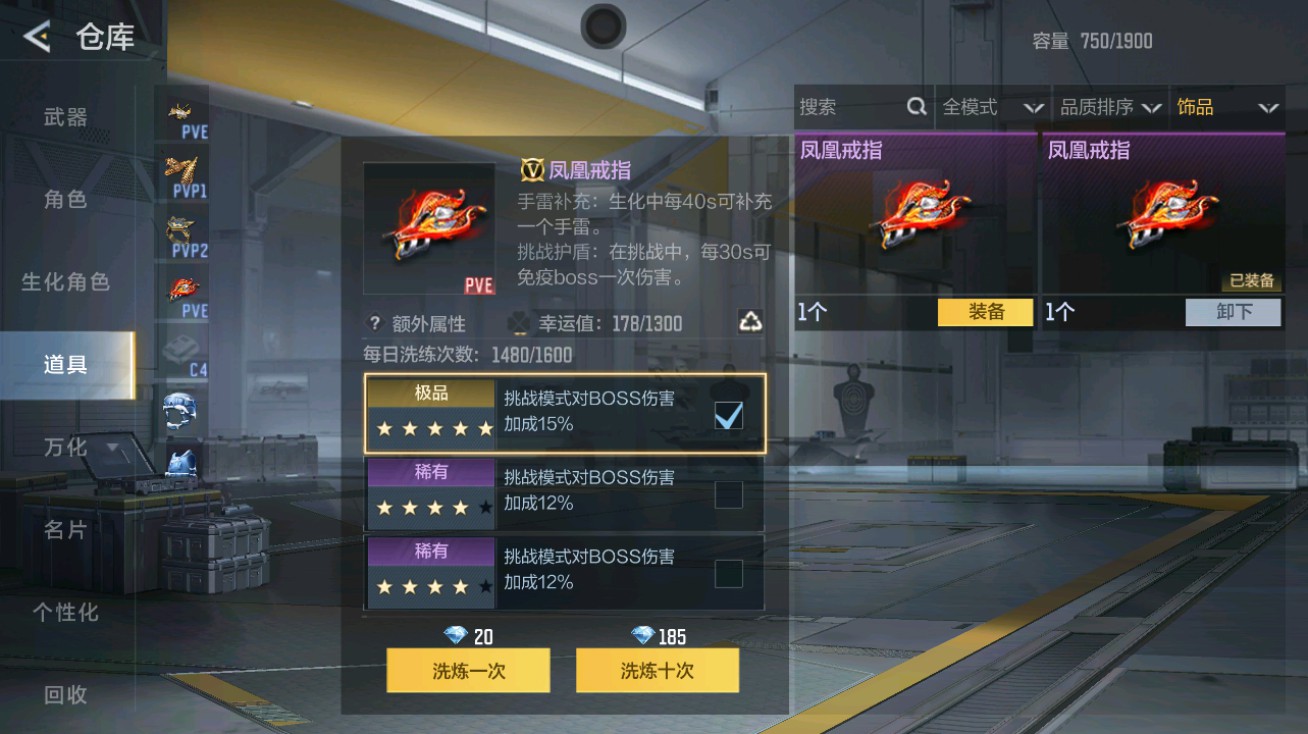The image size is (1308, 734).
Task: Click the clover icon before 幸运值
Action: (x=519, y=322)
